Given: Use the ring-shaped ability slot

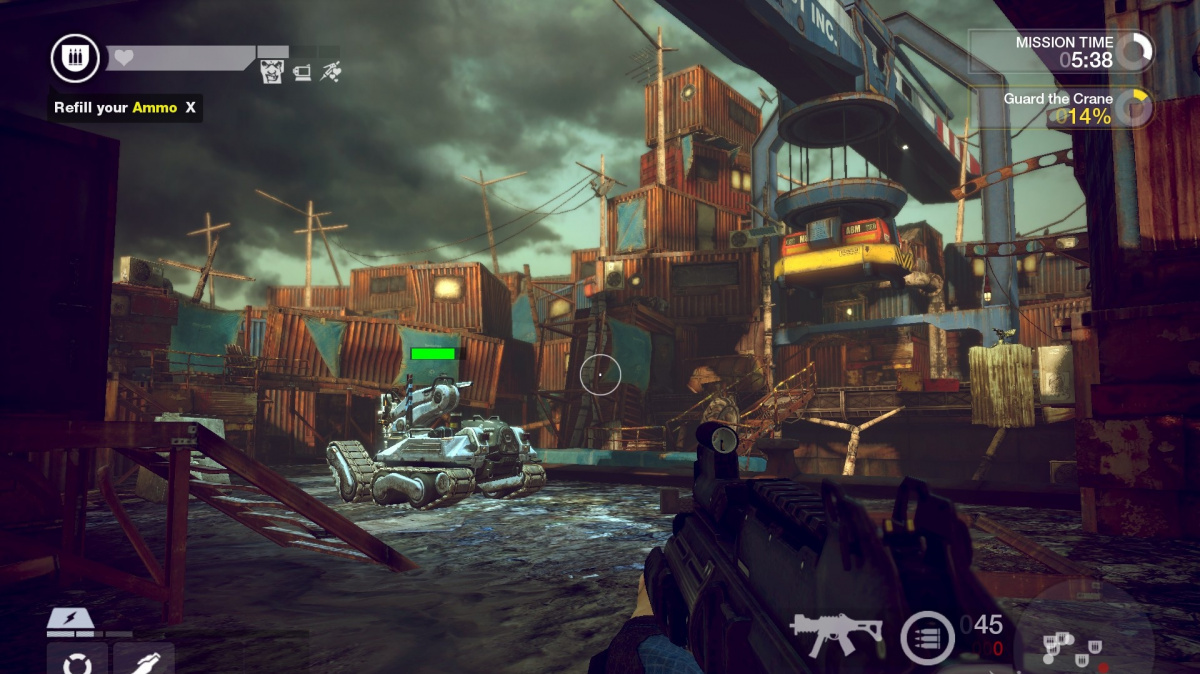Looking at the screenshot, I should click(77, 662).
